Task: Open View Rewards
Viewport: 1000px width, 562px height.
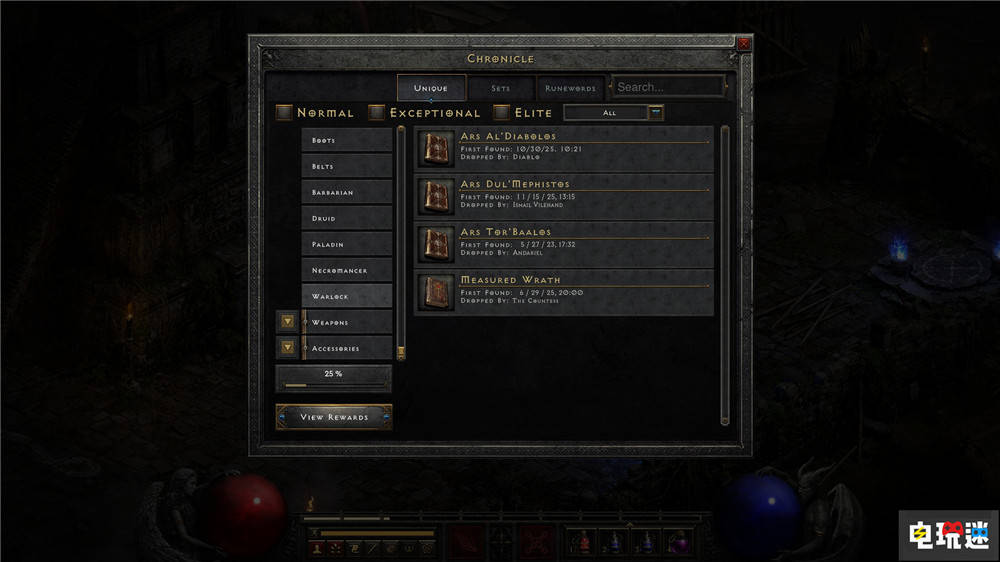Action: (x=334, y=417)
